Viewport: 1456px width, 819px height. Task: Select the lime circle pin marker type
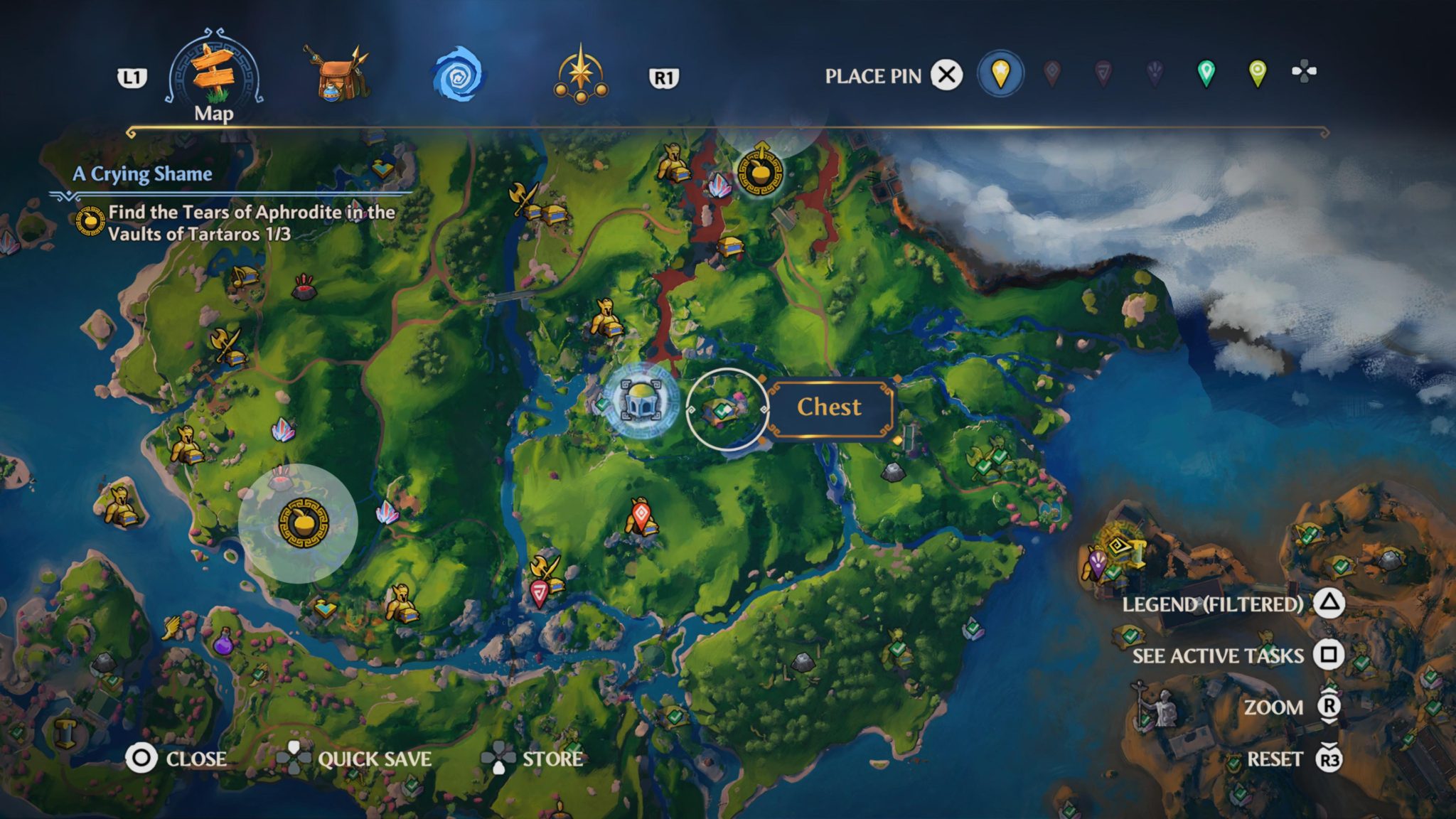tap(1257, 74)
